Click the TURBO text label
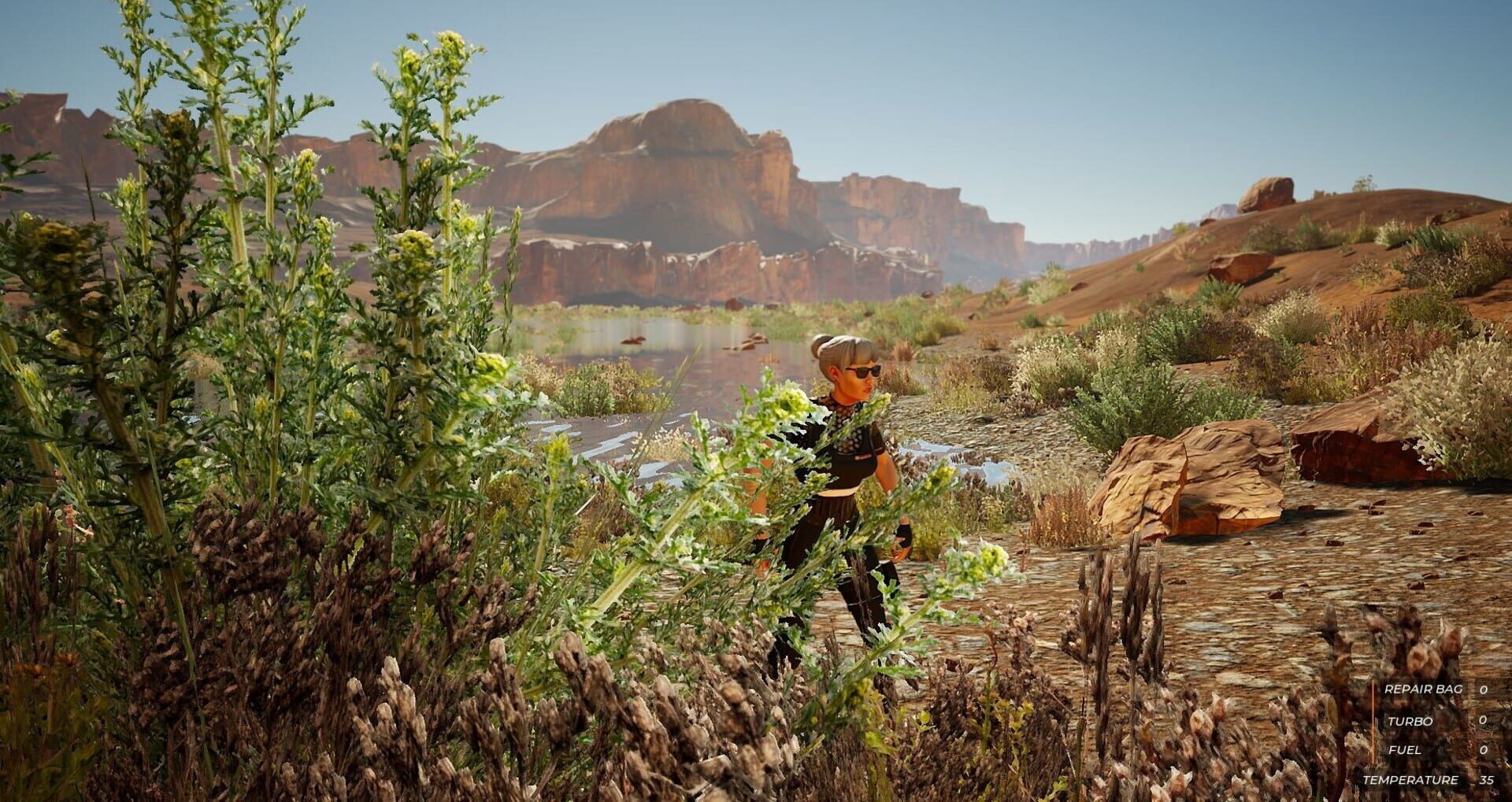This screenshot has width=1512, height=802. pyautogui.click(x=1411, y=721)
